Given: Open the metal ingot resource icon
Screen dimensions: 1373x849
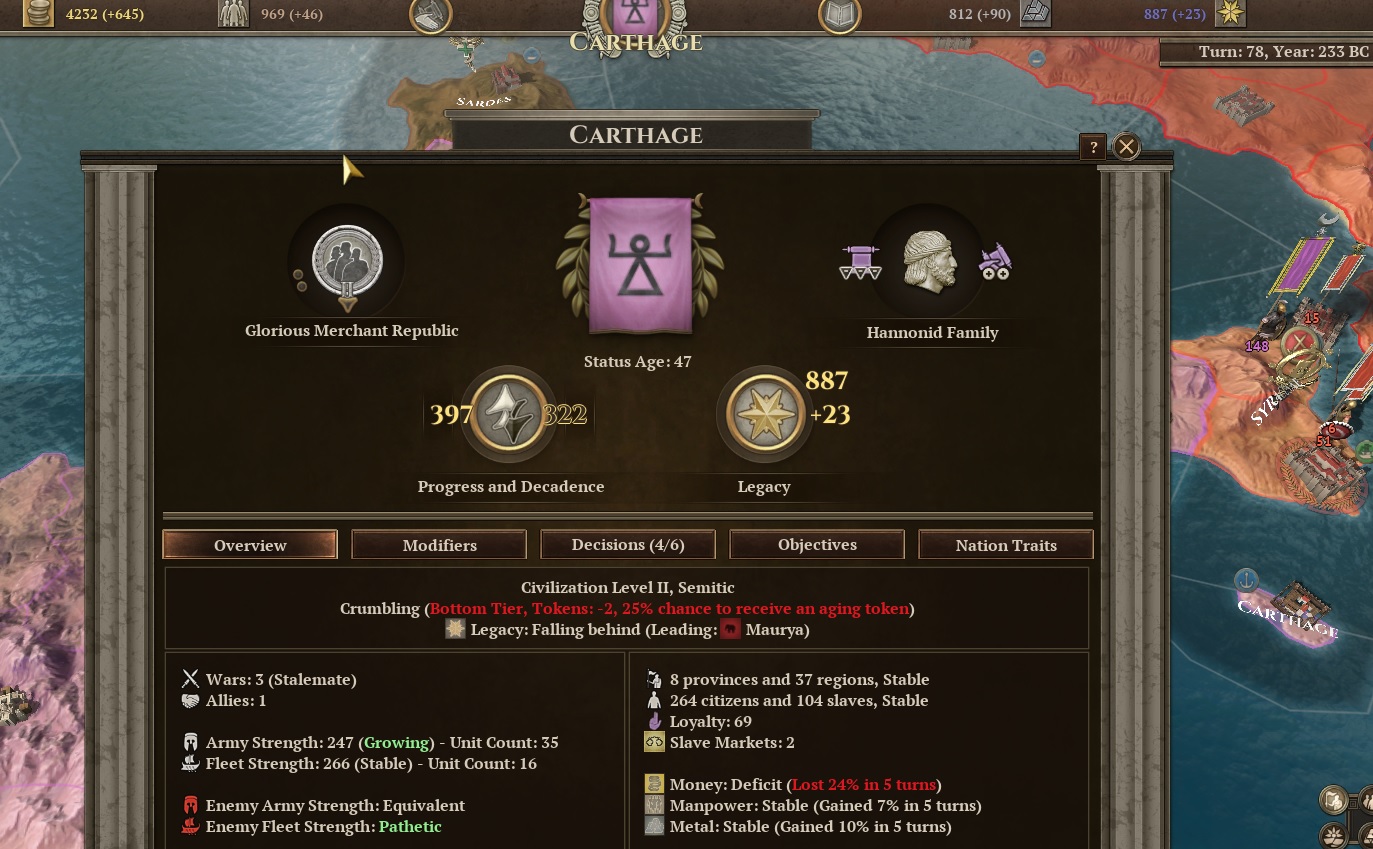Looking at the screenshot, I should tap(1035, 14).
